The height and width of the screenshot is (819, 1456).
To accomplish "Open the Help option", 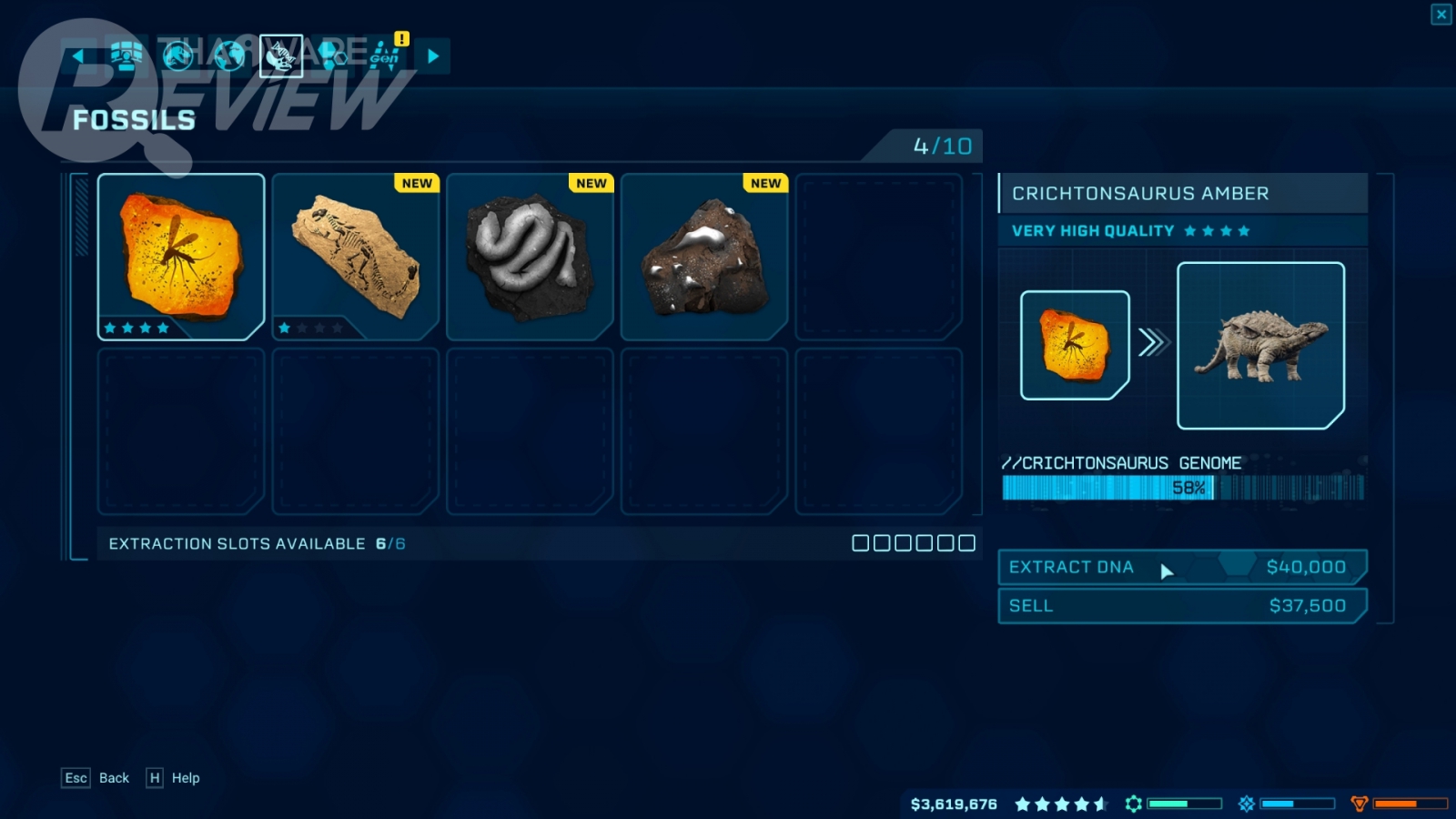I will (185, 778).
